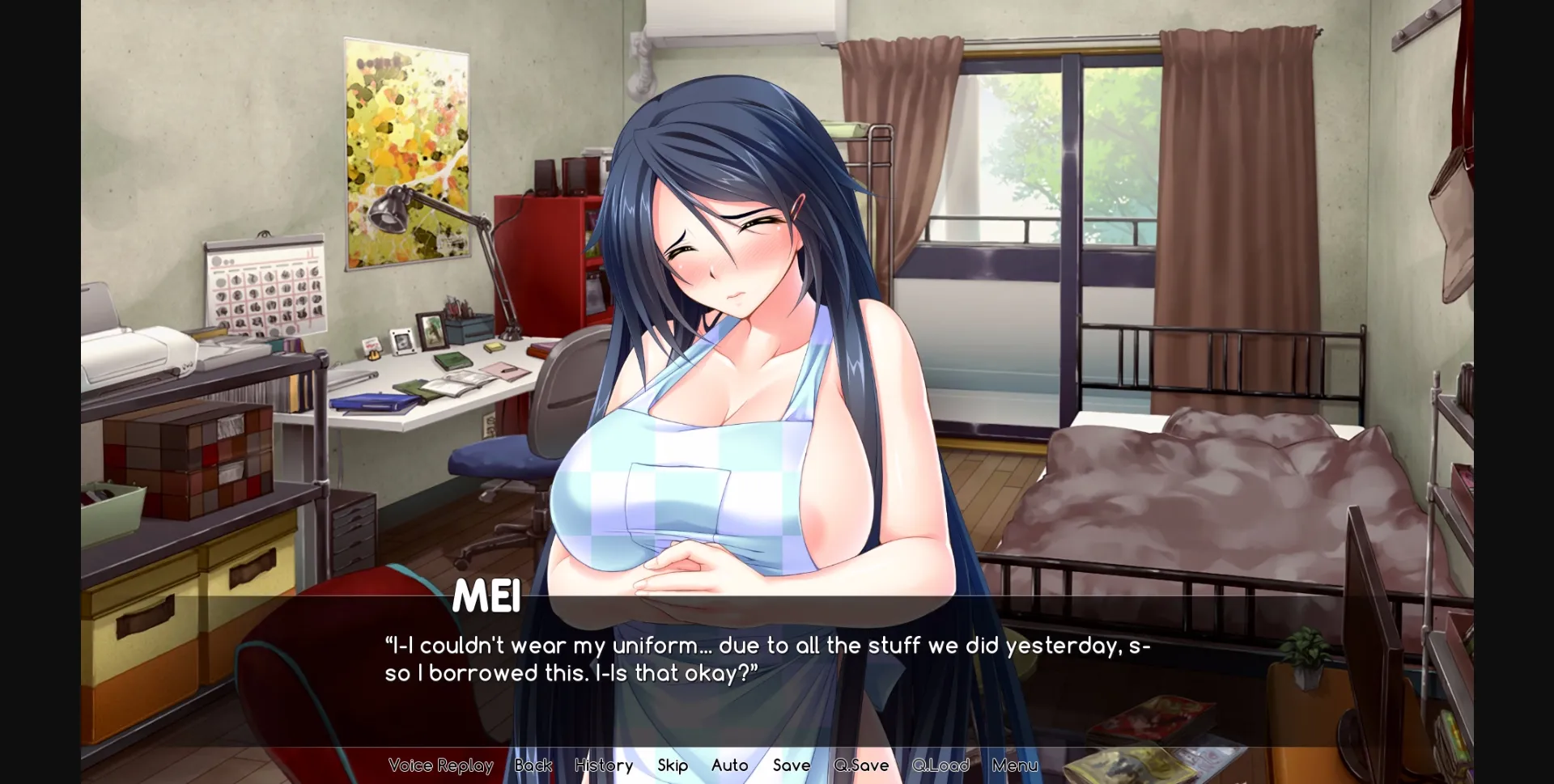Load the last Q.Save with Q.Load

coord(940,765)
